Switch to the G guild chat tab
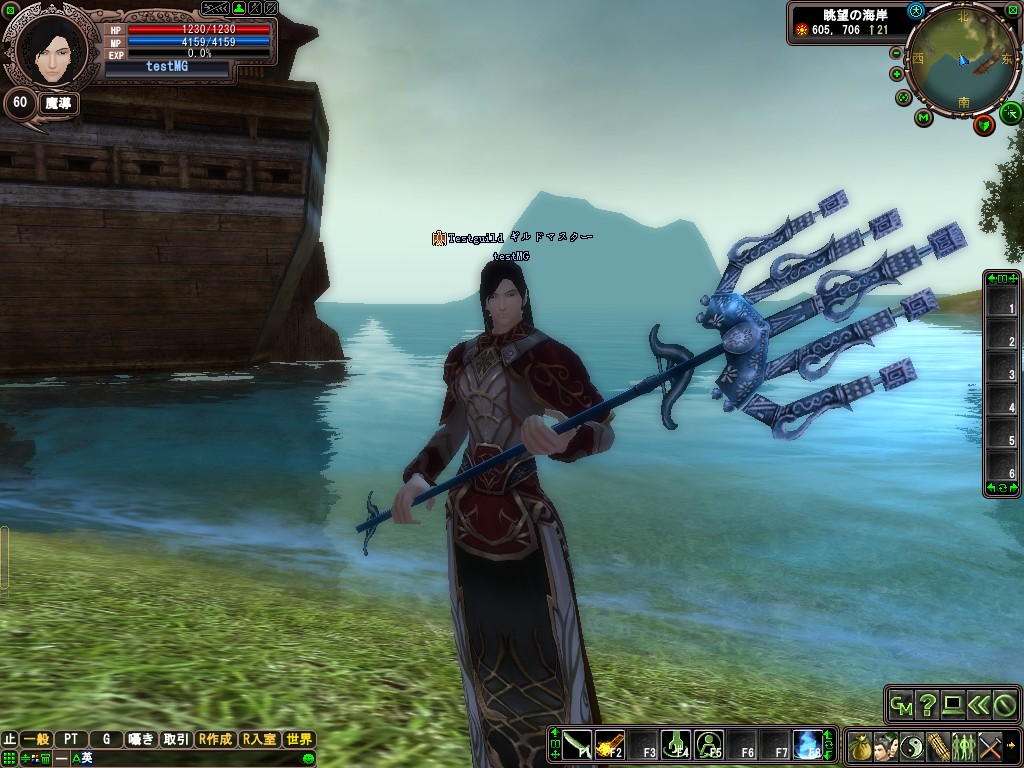This screenshot has height=768, width=1024. click(106, 740)
